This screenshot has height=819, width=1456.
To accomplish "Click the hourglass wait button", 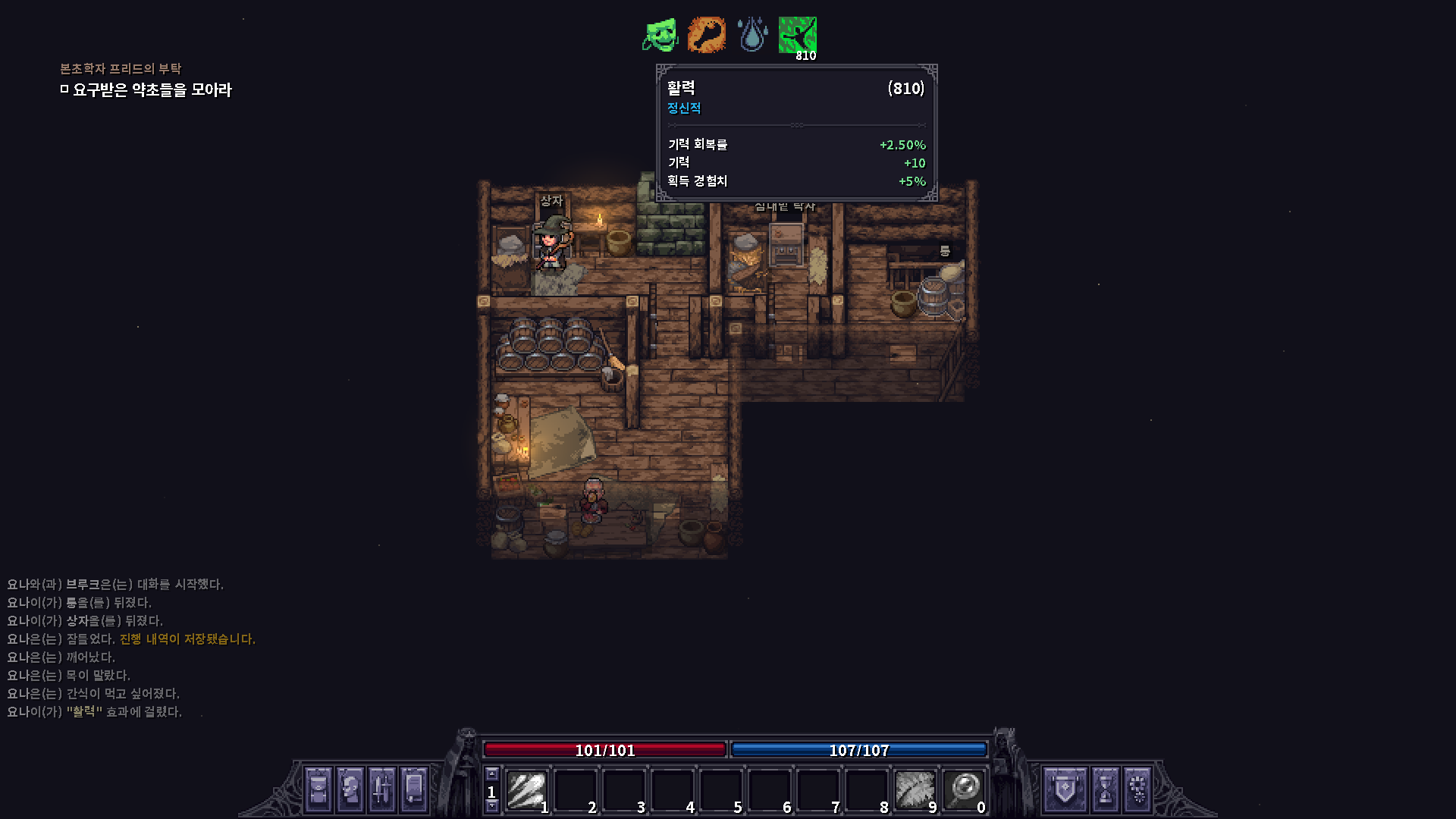I will click(1105, 789).
